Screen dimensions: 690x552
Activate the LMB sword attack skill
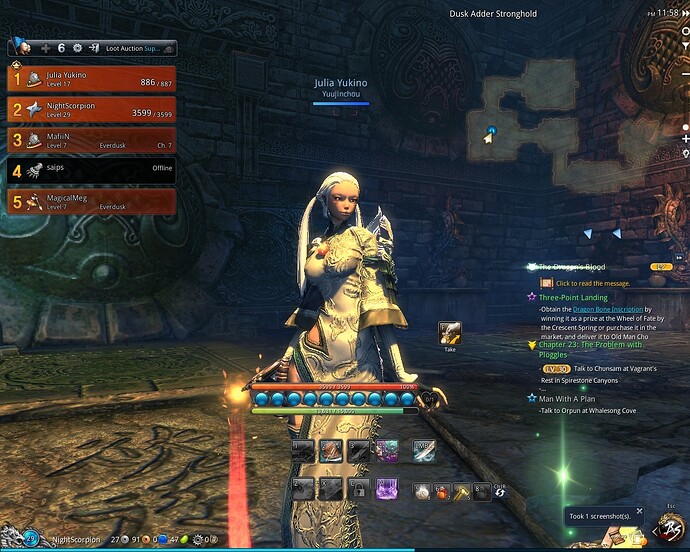coord(424,452)
